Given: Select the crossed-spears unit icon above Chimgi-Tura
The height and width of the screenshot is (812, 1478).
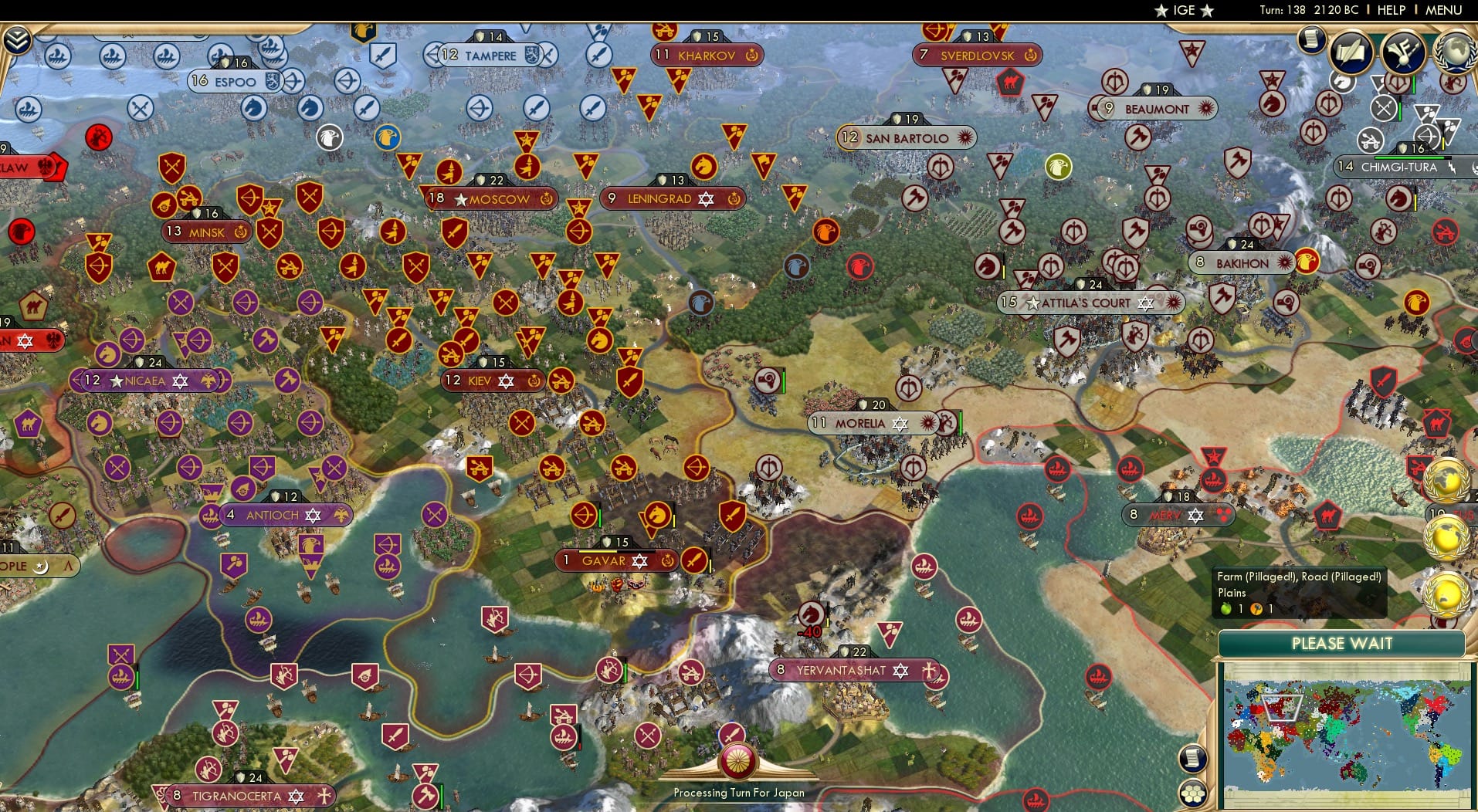Looking at the screenshot, I should [x=1384, y=108].
